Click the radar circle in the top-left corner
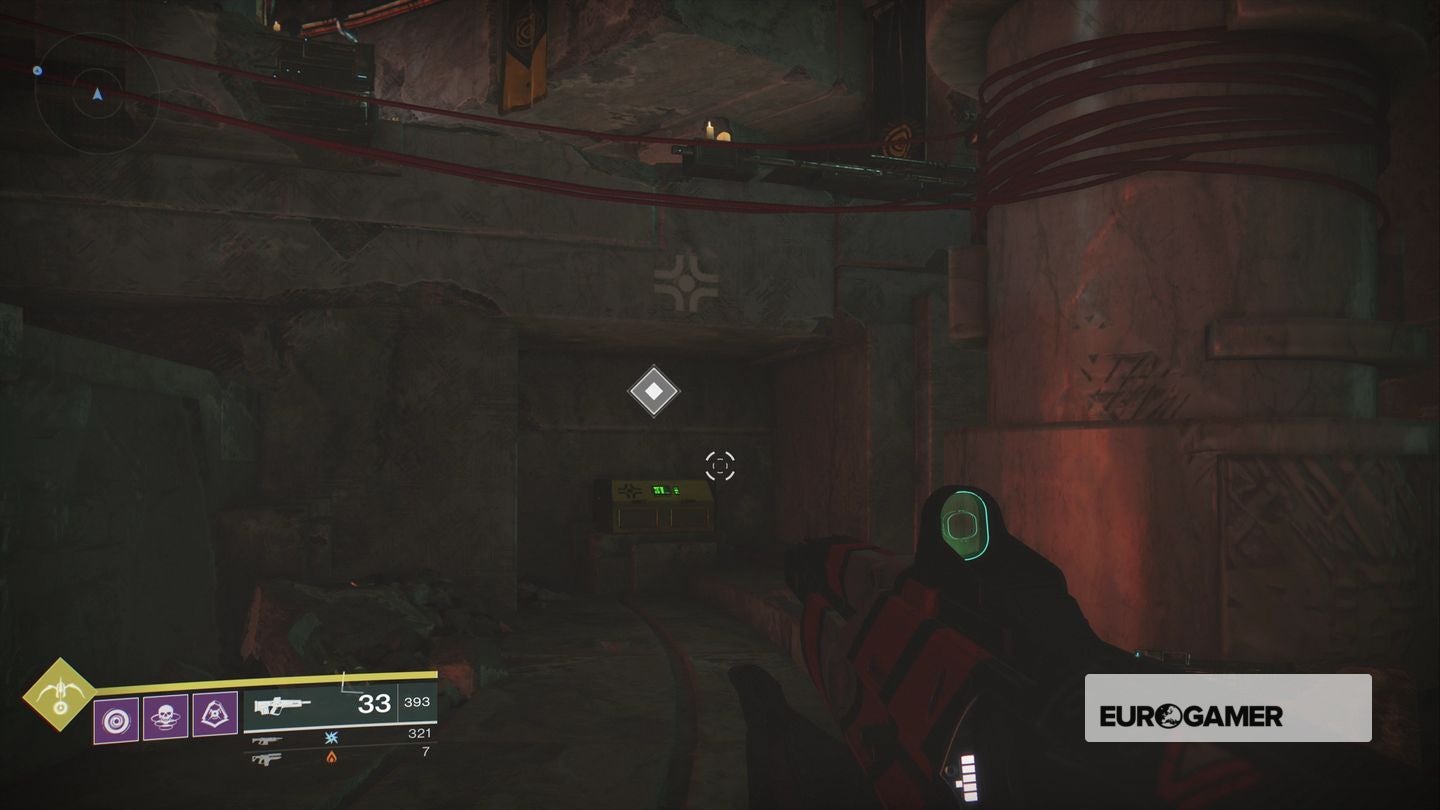Screen dimensions: 1440x810 click(x=97, y=95)
